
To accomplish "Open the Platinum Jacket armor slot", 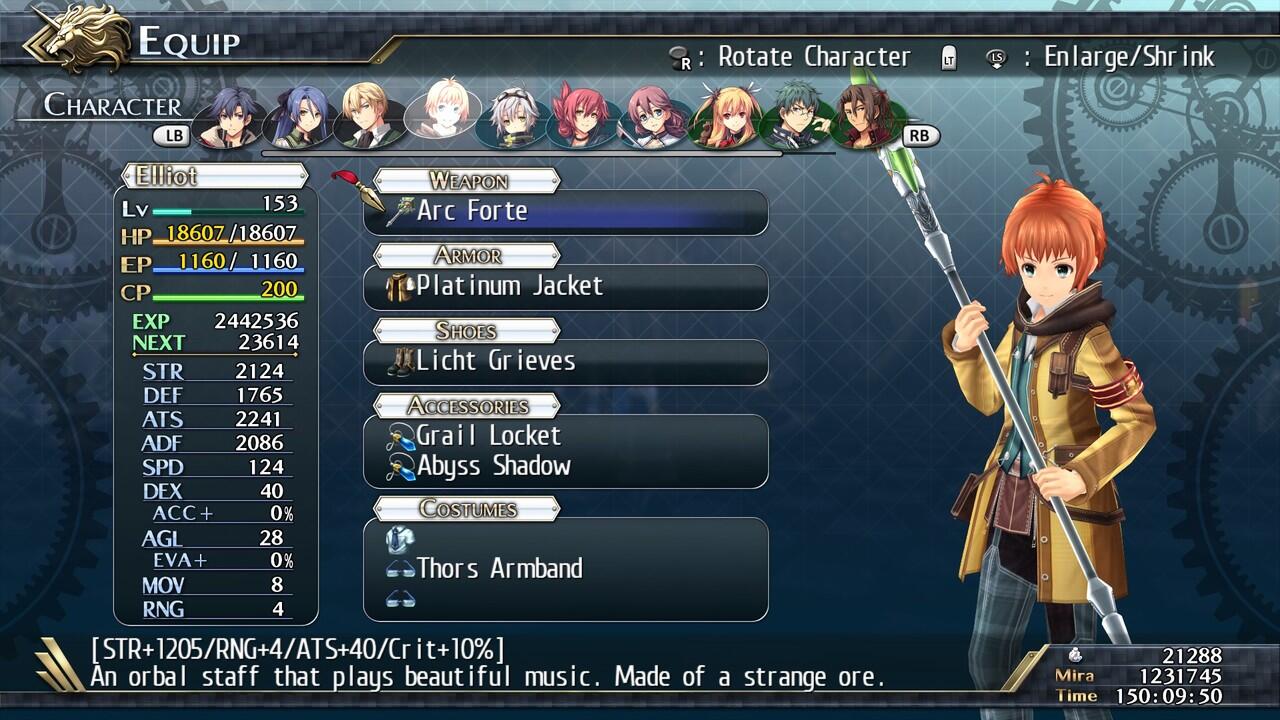I will pyautogui.click(x=565, y=287).
